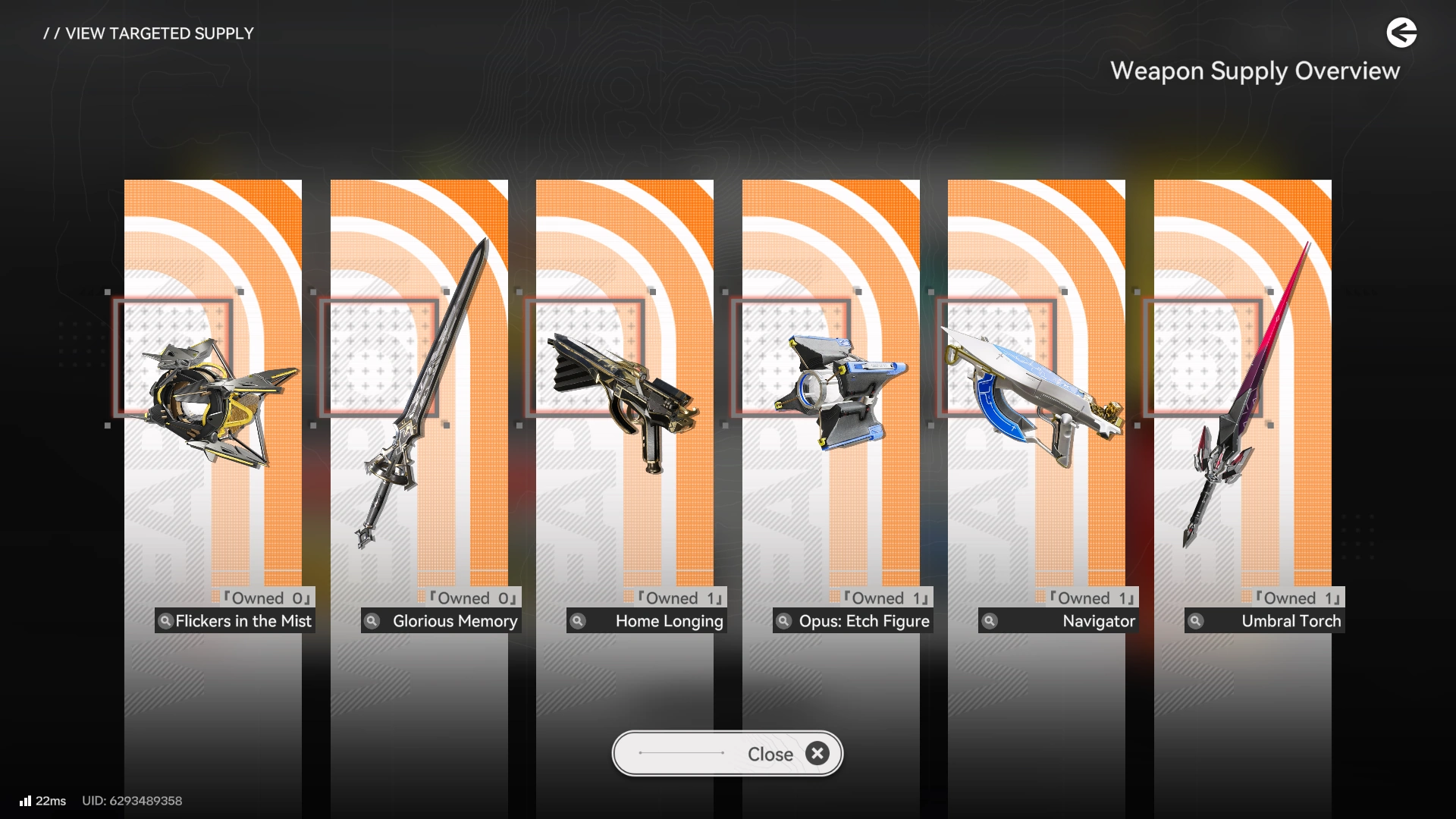Close the weapon supply overview
This screenshot has width=1456, height=819.
(726, 754)
